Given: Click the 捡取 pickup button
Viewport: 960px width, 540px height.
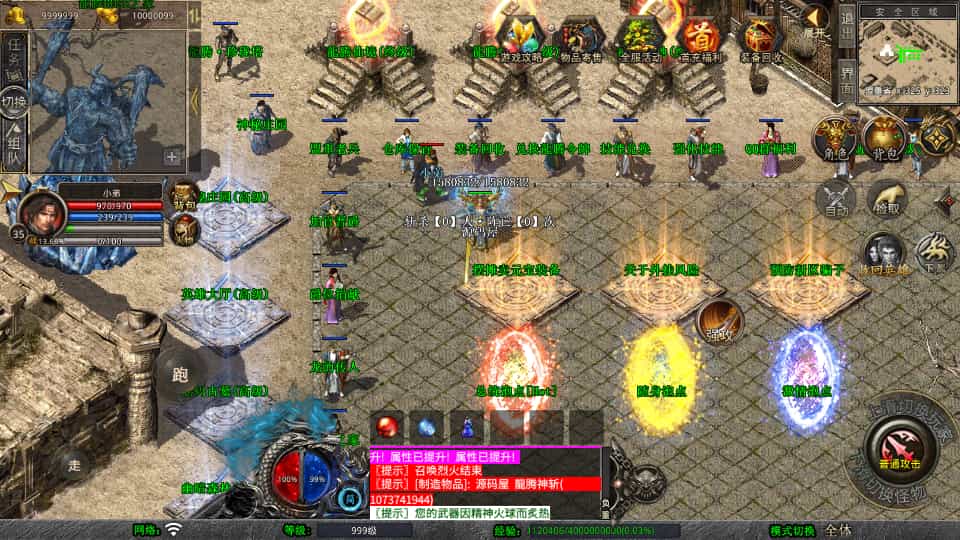Looking at the screenshot, I should 887,198.
